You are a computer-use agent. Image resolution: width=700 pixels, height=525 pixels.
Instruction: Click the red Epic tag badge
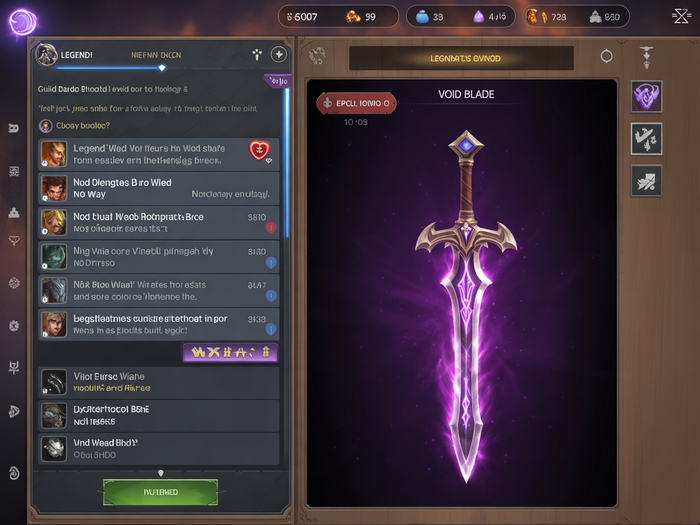356,103
